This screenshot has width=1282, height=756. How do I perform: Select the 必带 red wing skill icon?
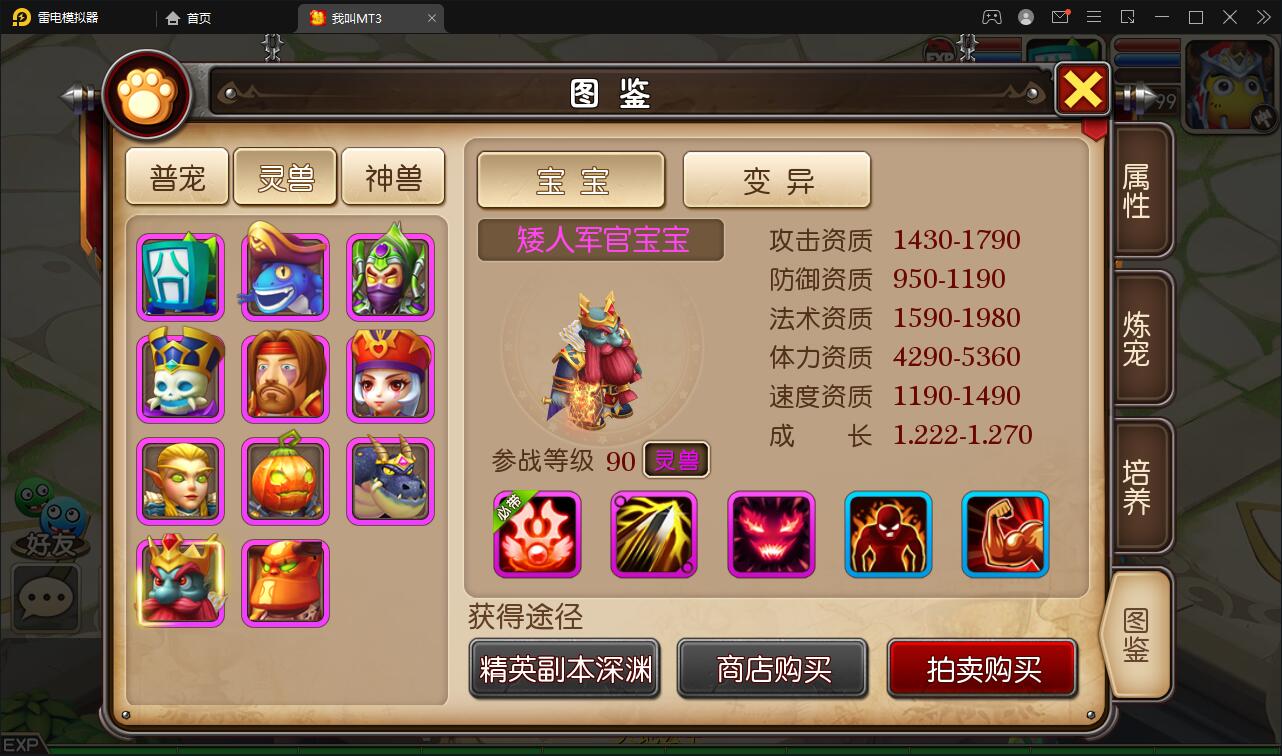pyautogui.click(x=536, y=535)
